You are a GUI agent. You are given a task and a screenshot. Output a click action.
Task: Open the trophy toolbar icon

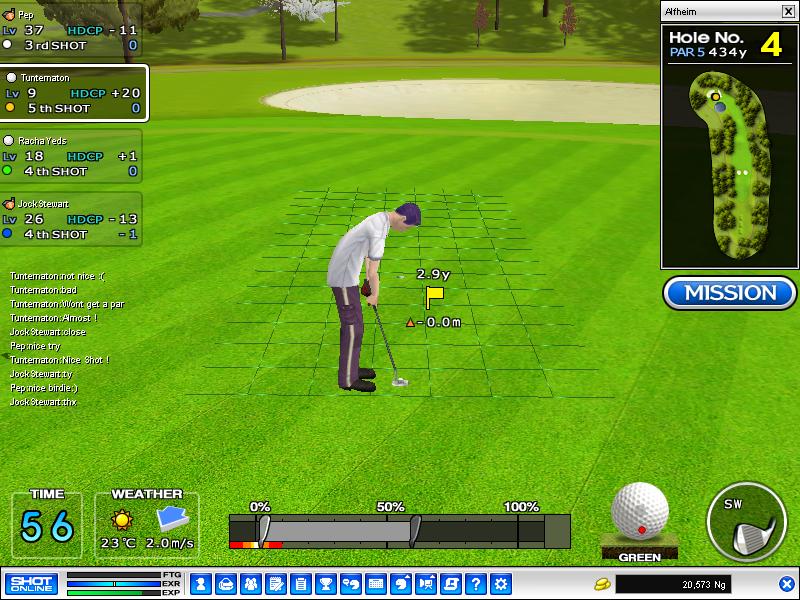(x=325, y=583)
